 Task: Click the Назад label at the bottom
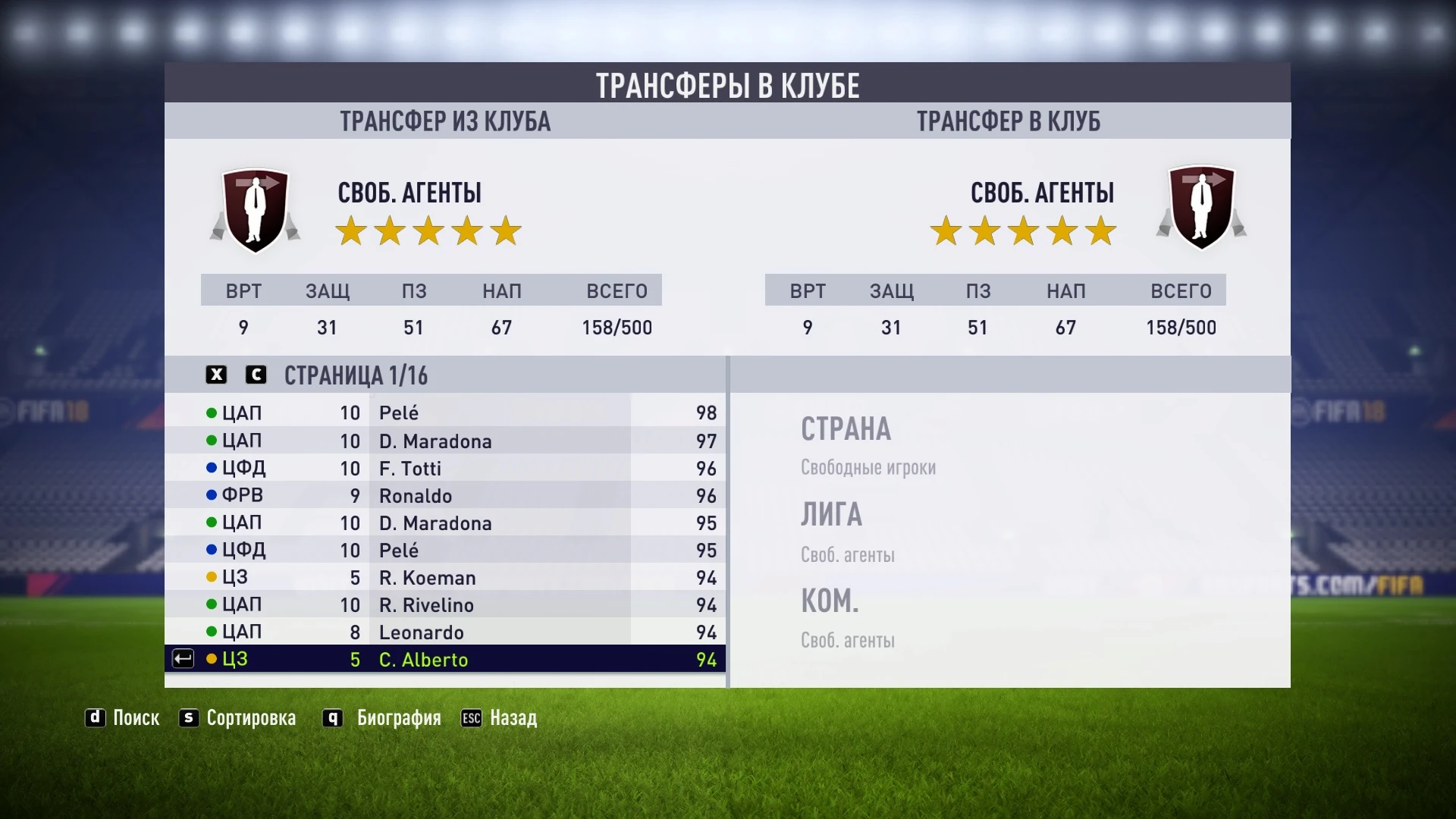(513, 717)
